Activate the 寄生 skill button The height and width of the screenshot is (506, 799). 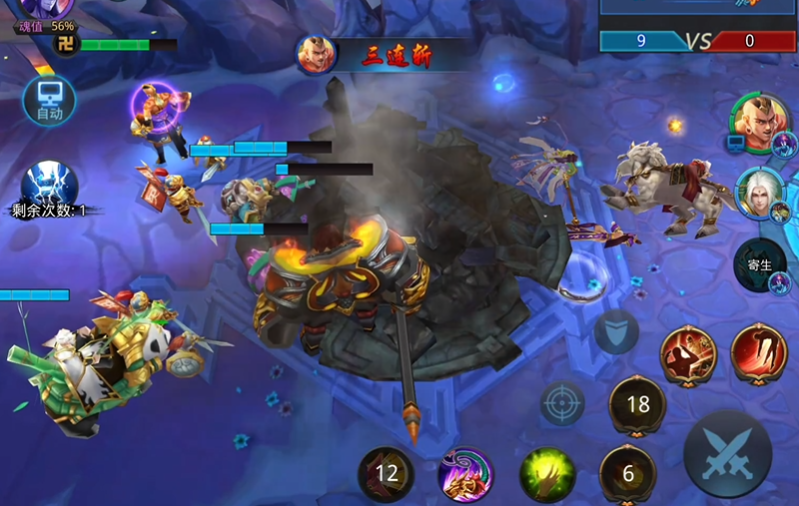pyautogui.click(x=760, y=265)
